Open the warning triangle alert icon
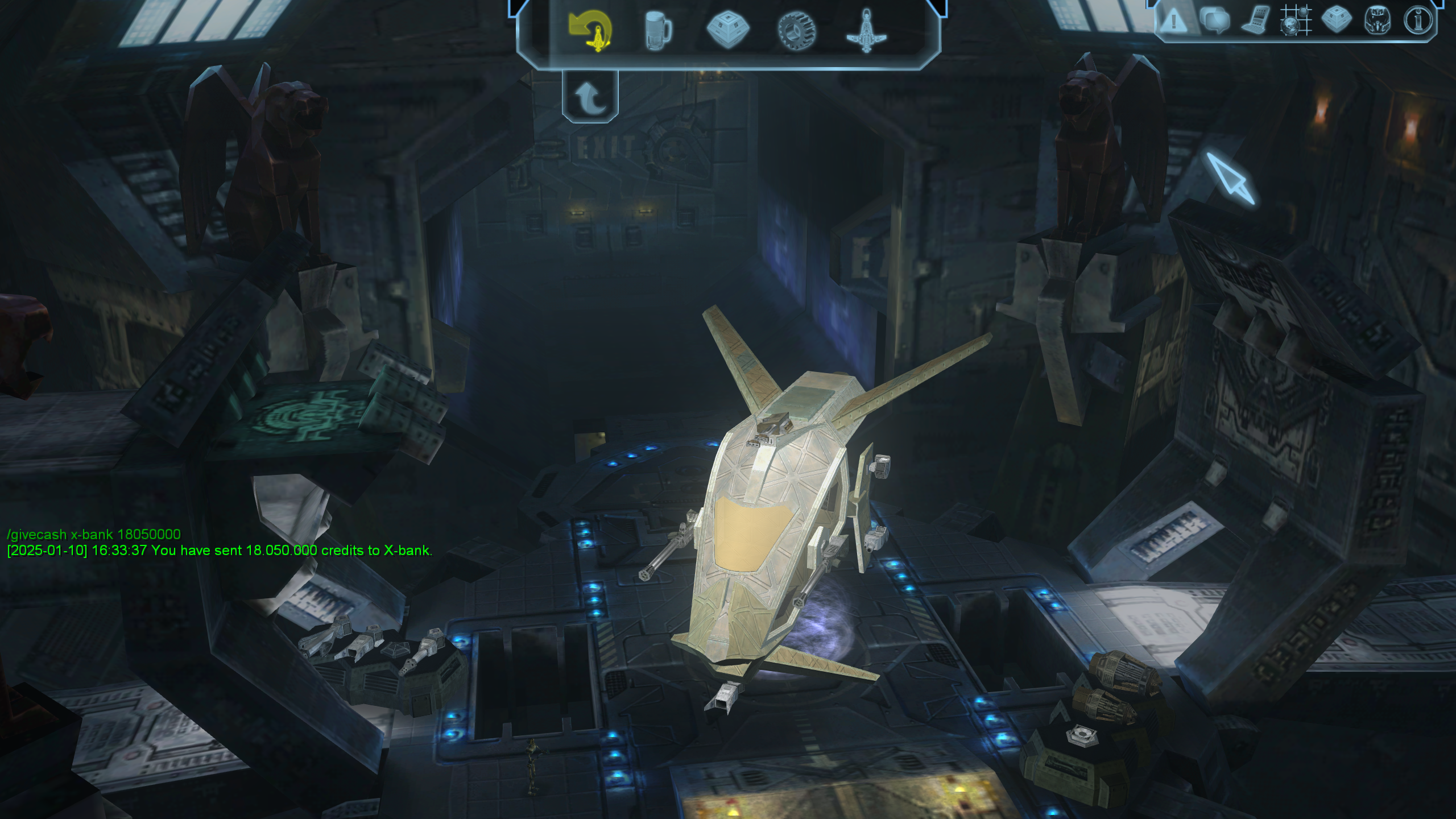Screen dimensions: 1456x819 click(x=1173, y=22)
